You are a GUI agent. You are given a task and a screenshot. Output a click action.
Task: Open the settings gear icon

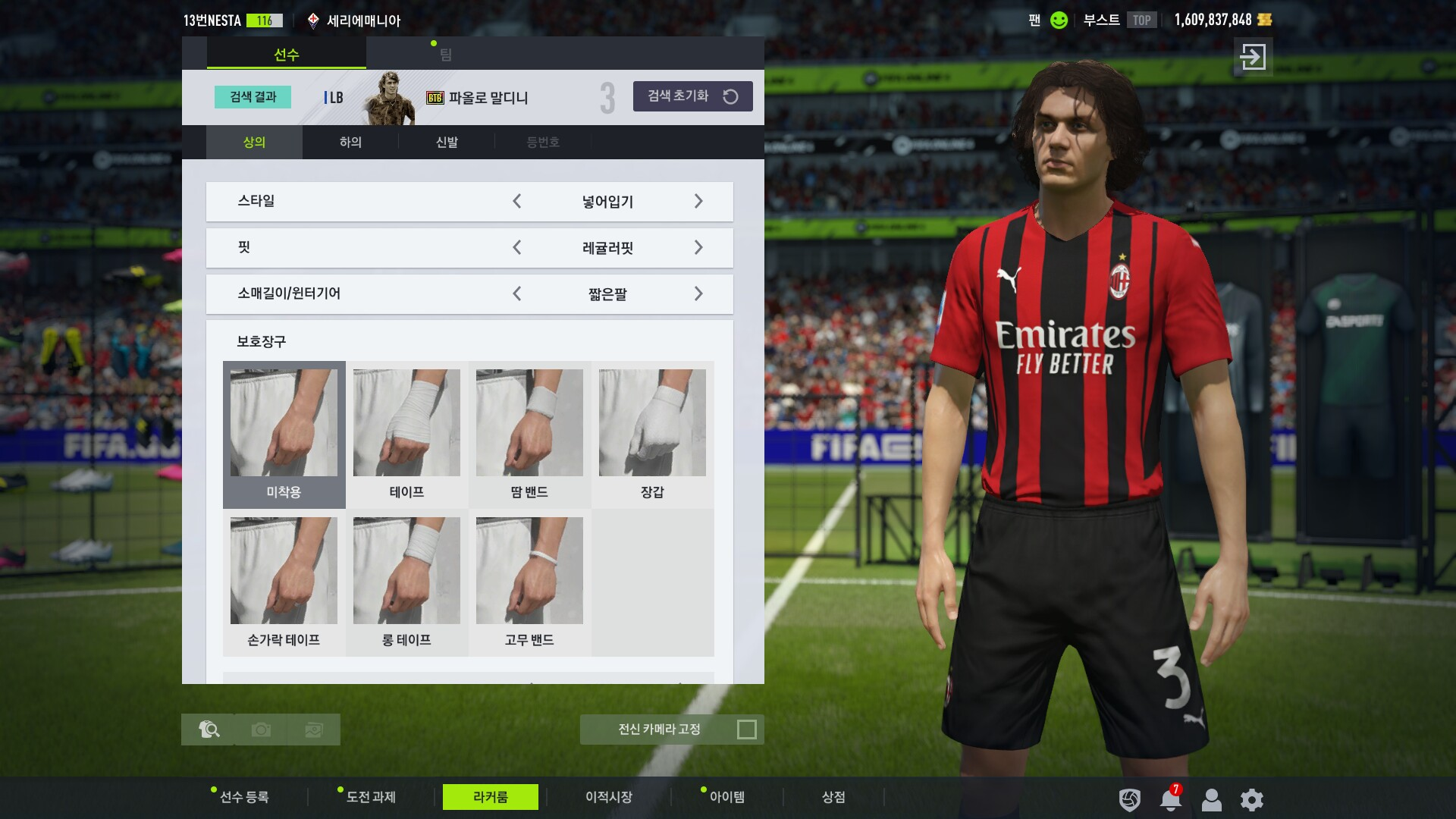coord(1251,799)
